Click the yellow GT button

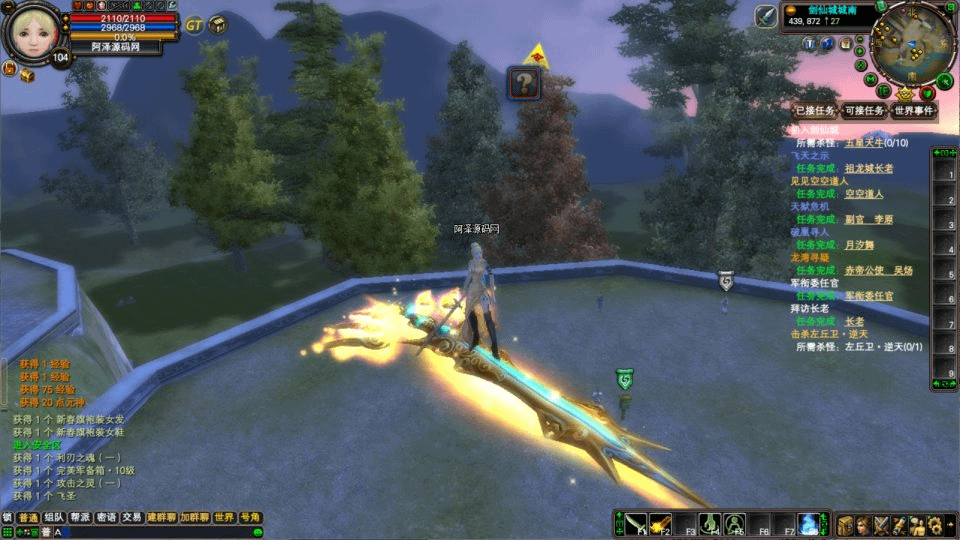(x=194, y=24)
